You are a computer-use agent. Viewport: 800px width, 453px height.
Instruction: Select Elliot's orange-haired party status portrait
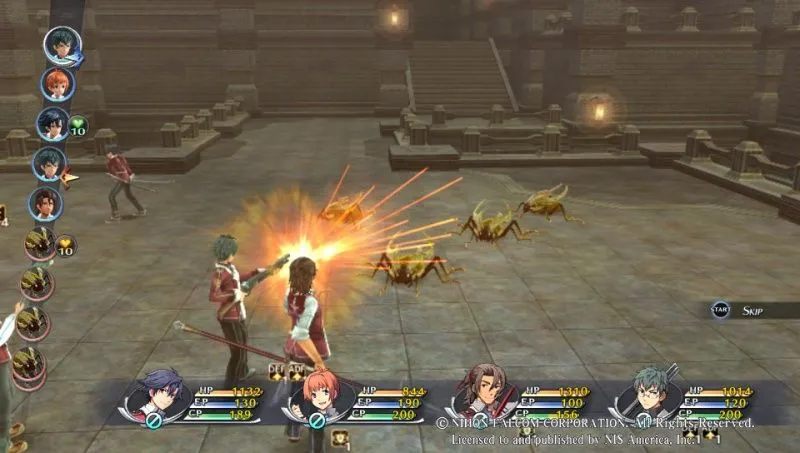pos(320,395)
